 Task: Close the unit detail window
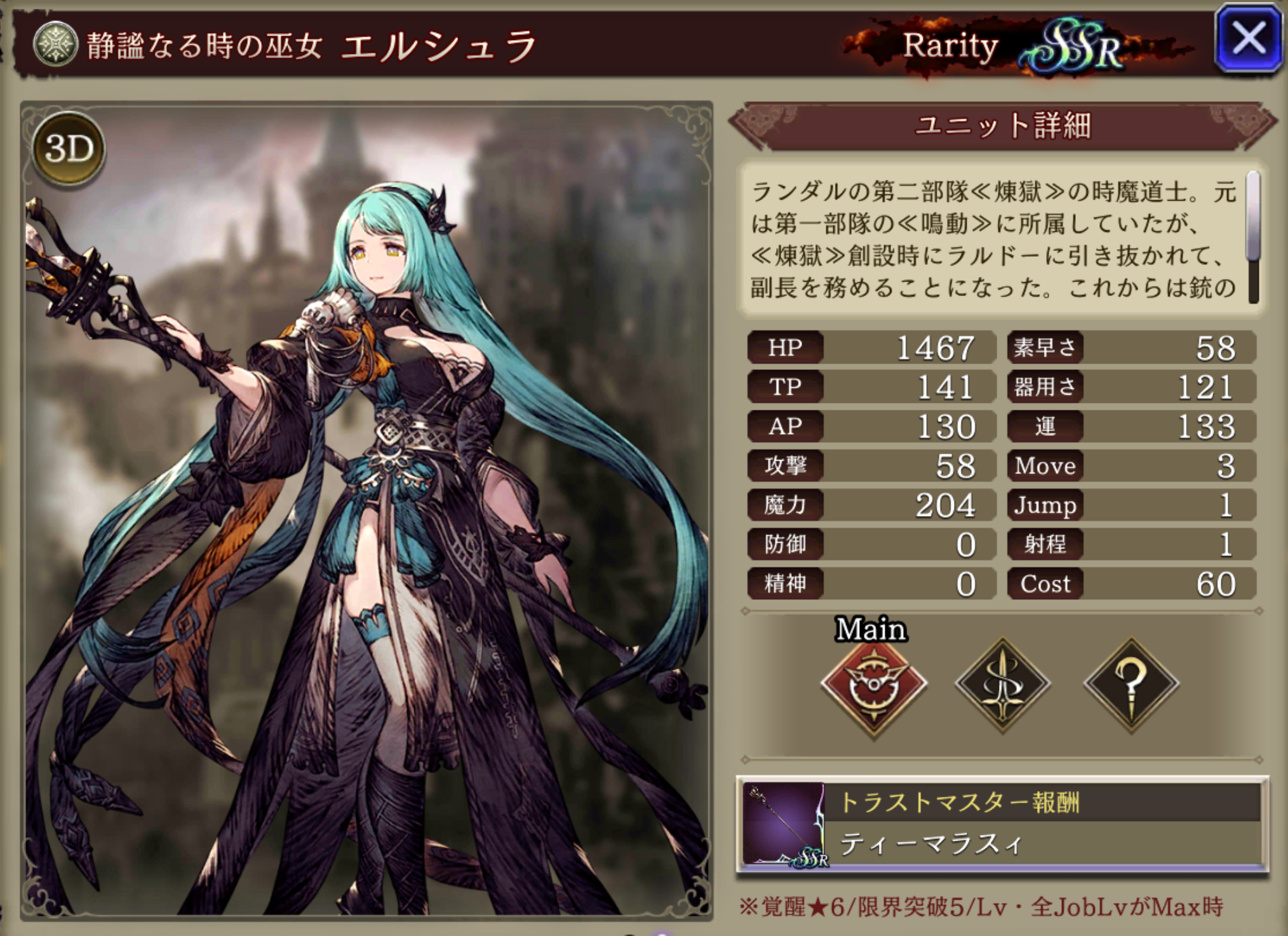[x=1247, y=38]
